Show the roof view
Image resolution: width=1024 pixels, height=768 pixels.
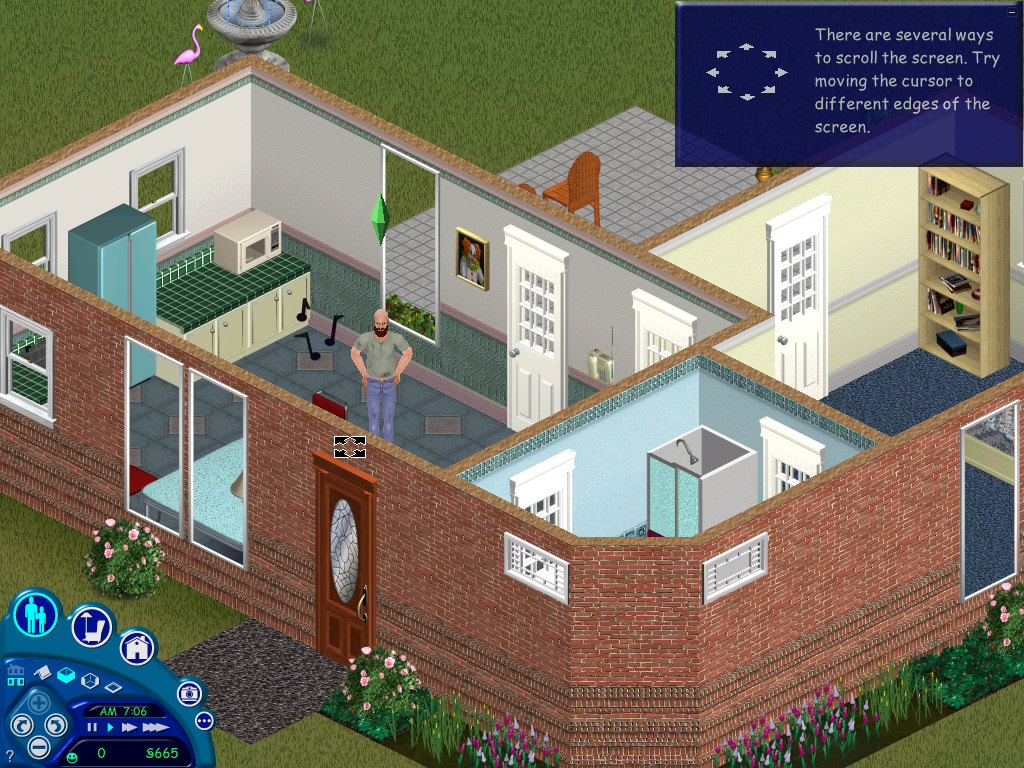(x=41, y=675)
